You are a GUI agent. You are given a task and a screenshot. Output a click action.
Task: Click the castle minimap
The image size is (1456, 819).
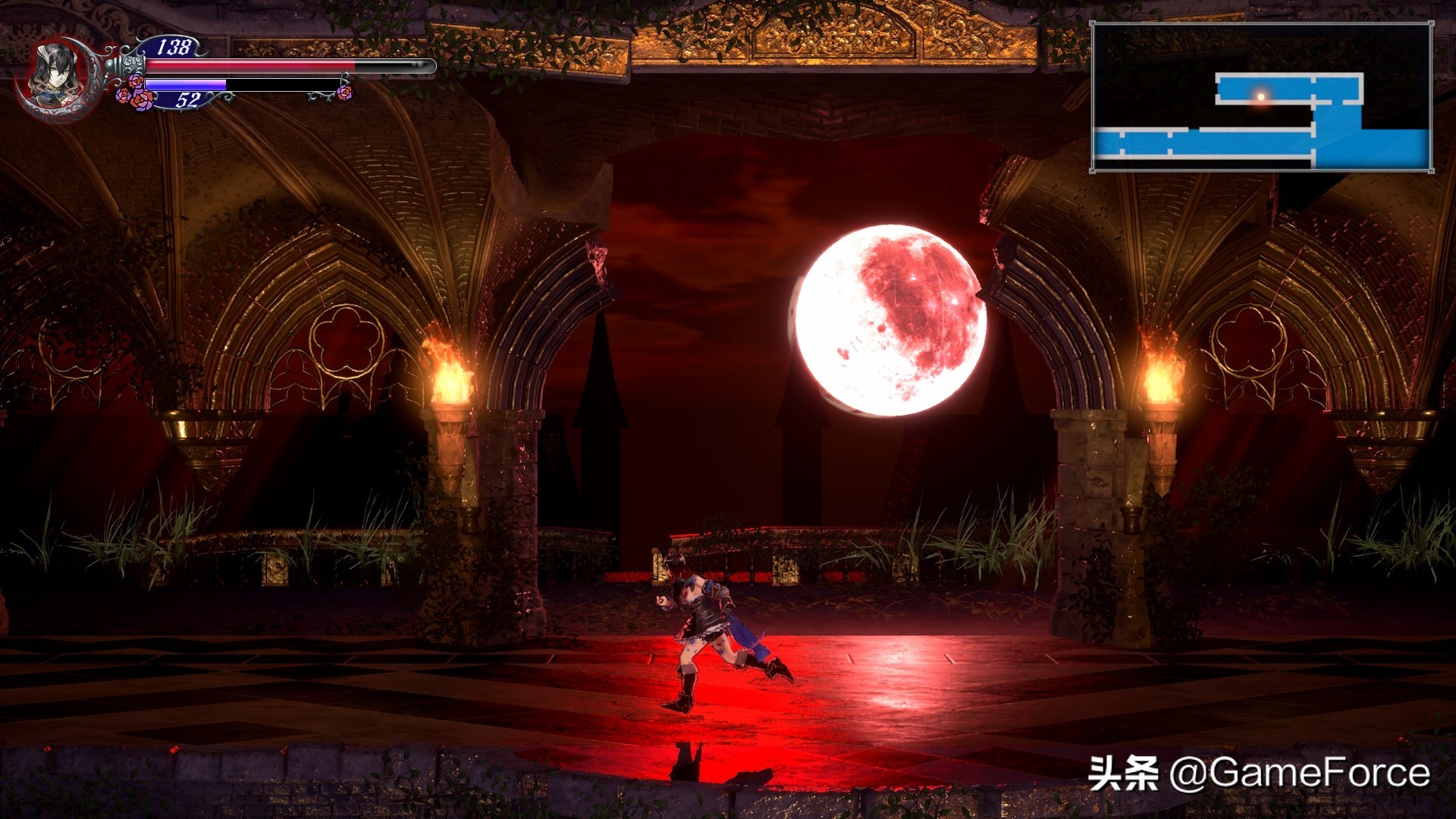coord(1261,97)
